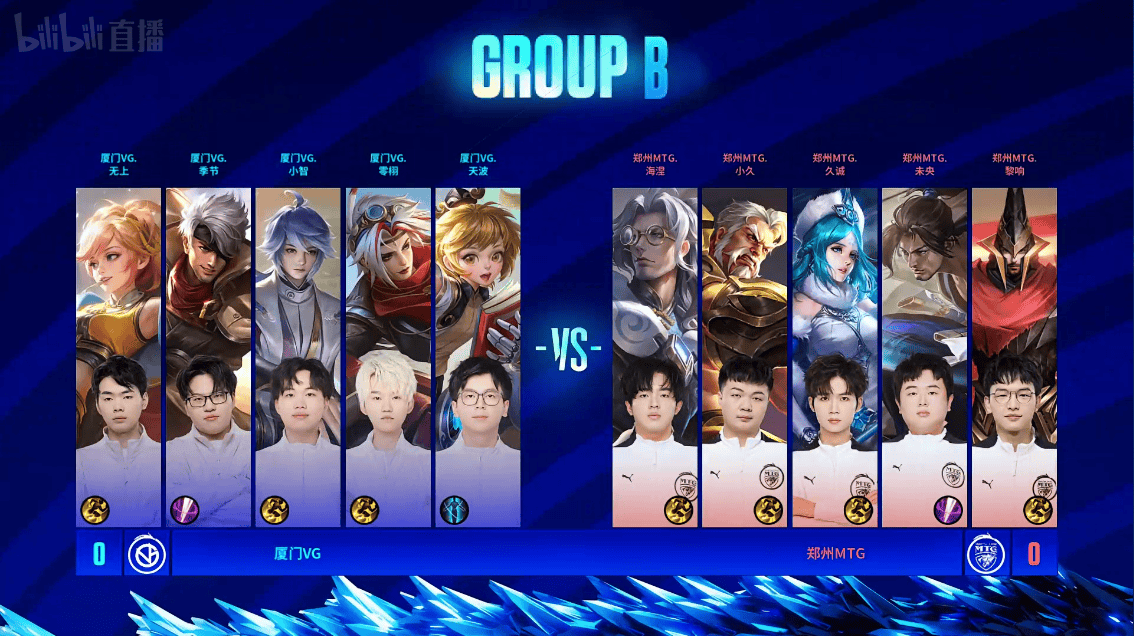The width and height of the screenshot is (1134, 636).
Task: Pick 黎响's player card
Action: pyautogui.click(x=1014, y=357)
